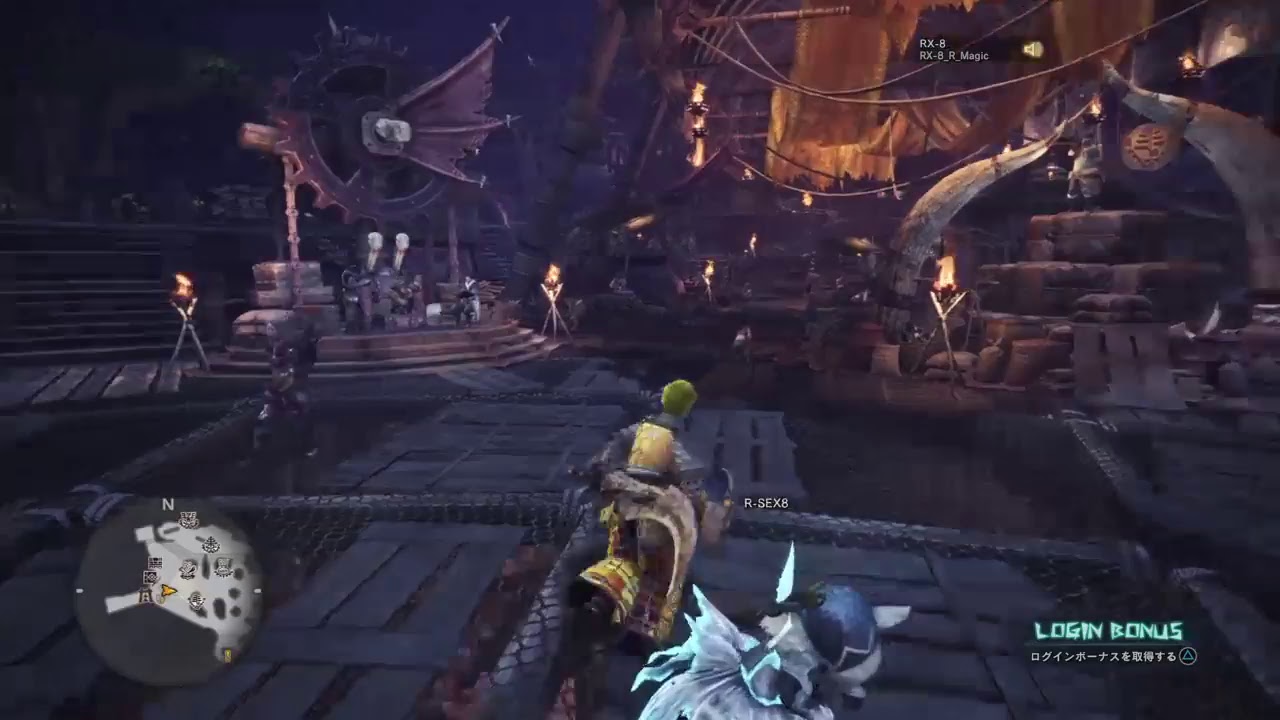The image size is (1280, 720).
Task: Click the yellow player arrow on the minimap
Action: pos(168,592)
